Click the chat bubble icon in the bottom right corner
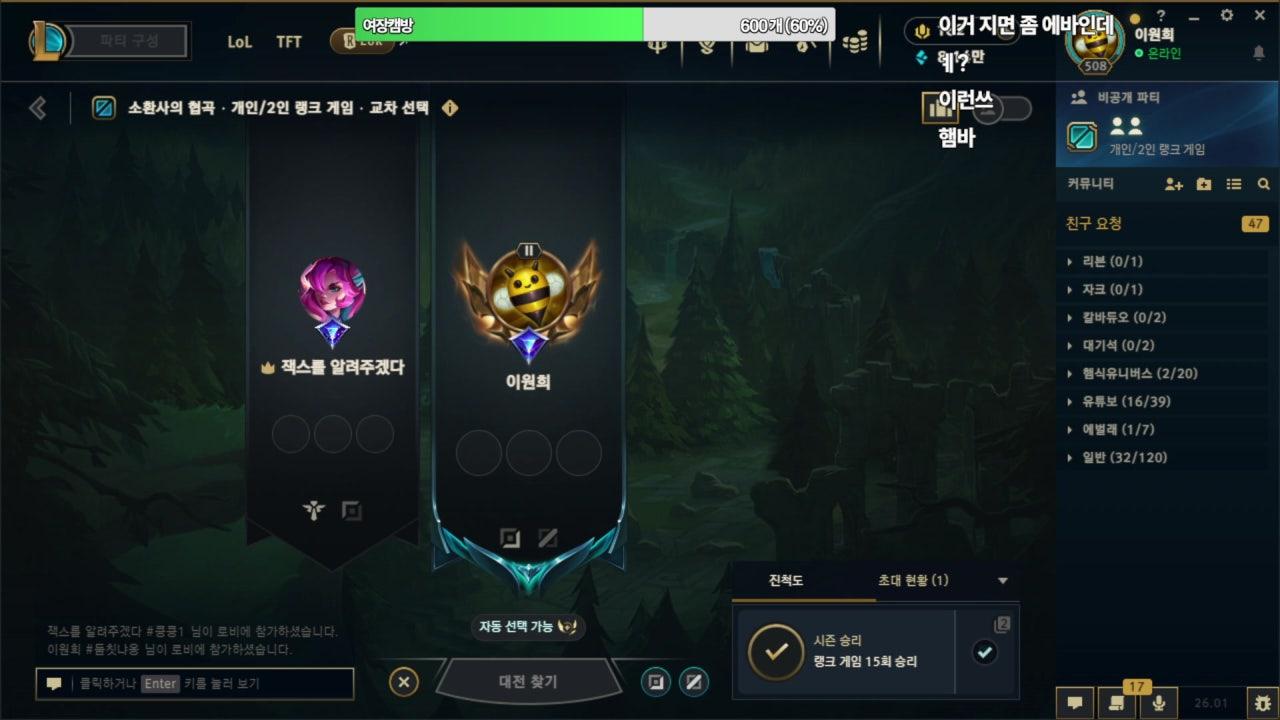The image size is (1280, 720). click(1073, 702)
